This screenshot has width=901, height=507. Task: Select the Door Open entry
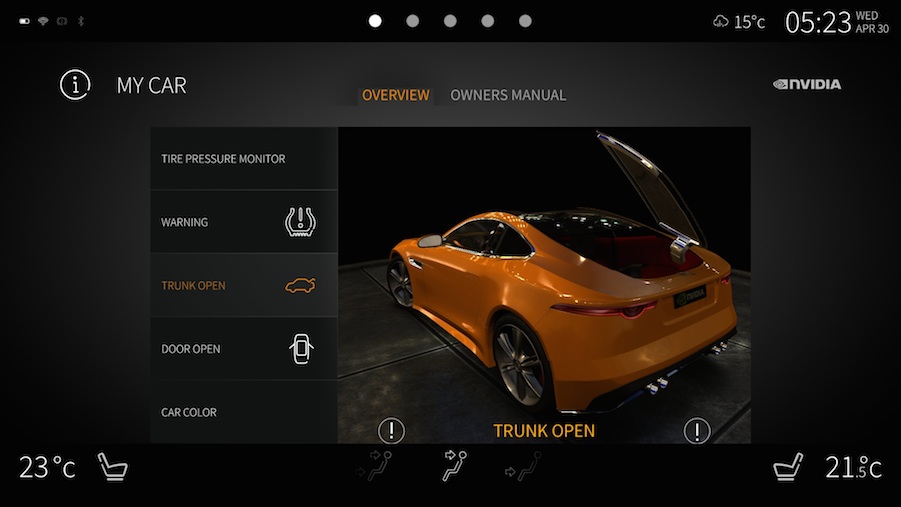point(243,349)
